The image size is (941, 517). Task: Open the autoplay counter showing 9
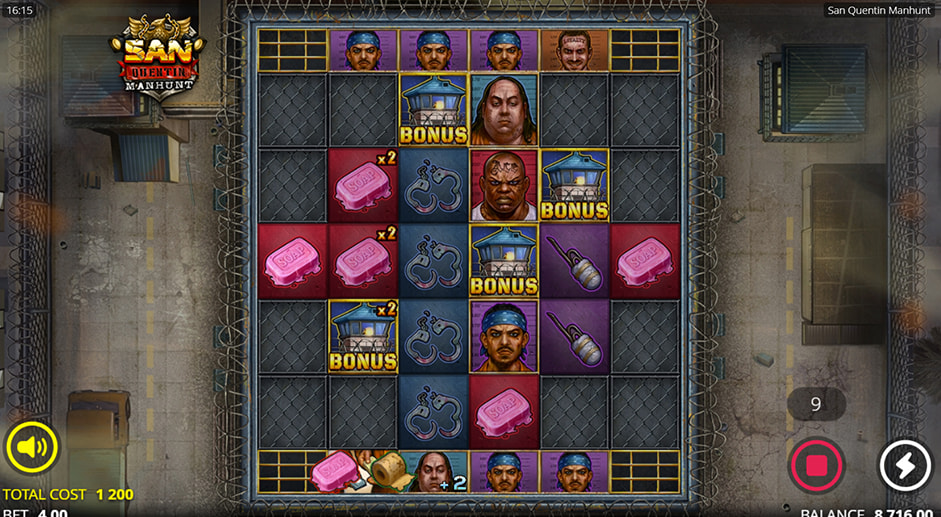tap(816, 404)
